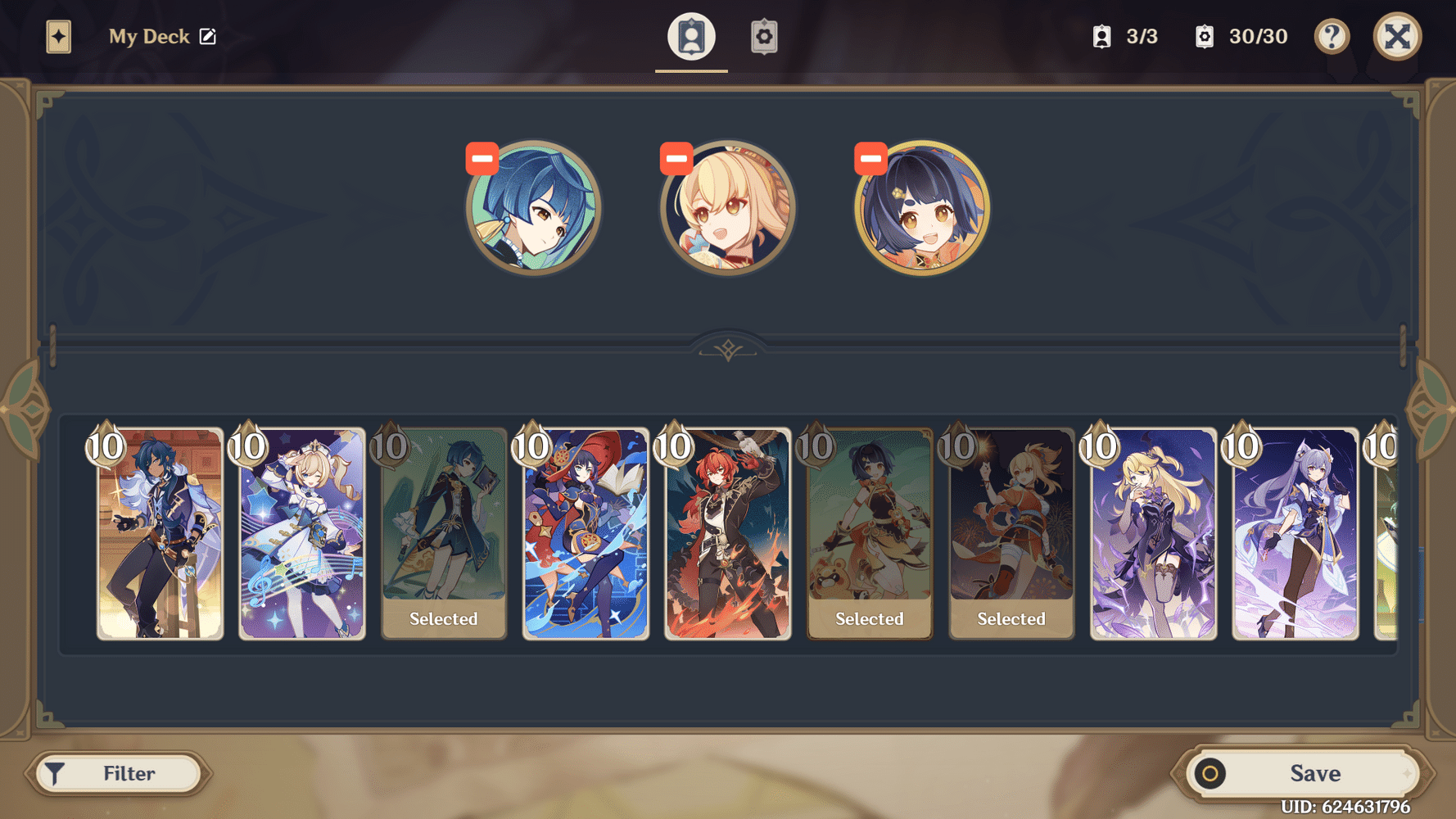Exit the deck editor with the X icon

1398,36
